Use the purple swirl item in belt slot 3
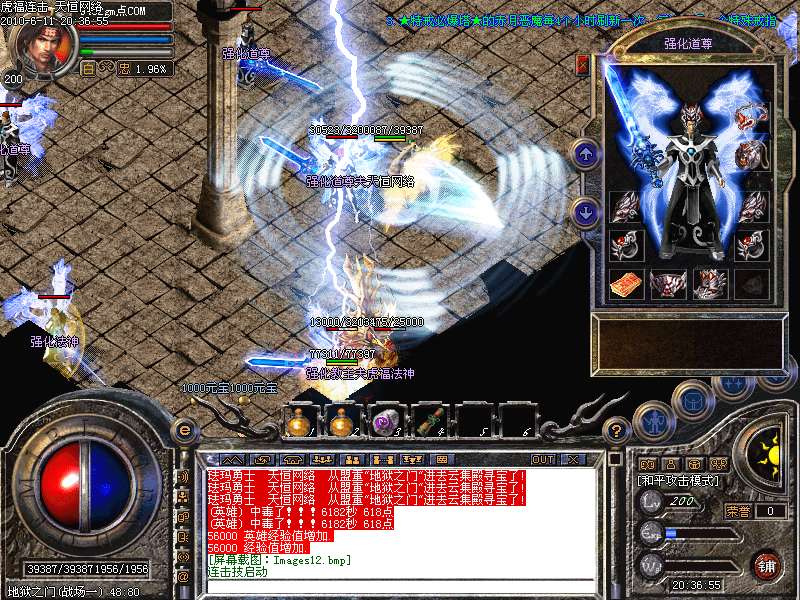The height and width of the screenshot is (600, 800). click(x=384, y=422)
